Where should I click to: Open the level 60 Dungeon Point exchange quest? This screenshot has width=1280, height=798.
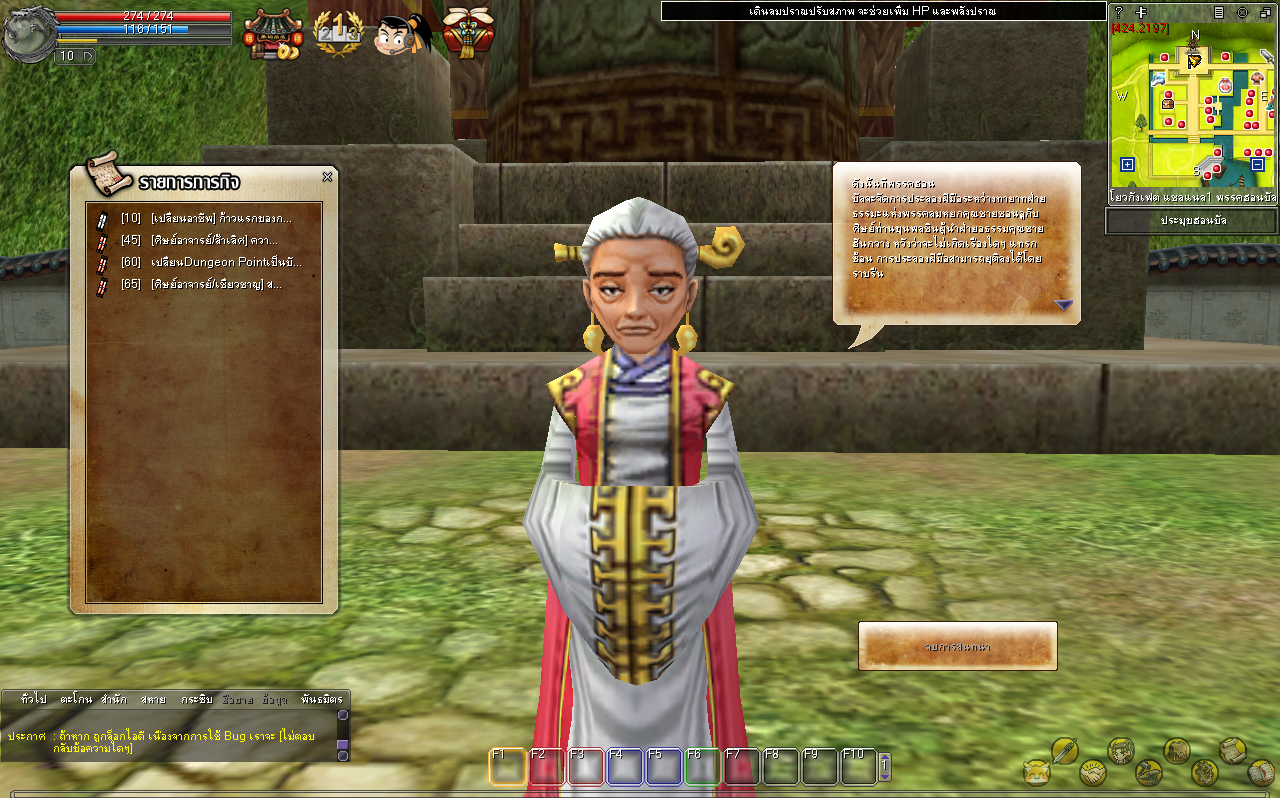tap(211, 262)
